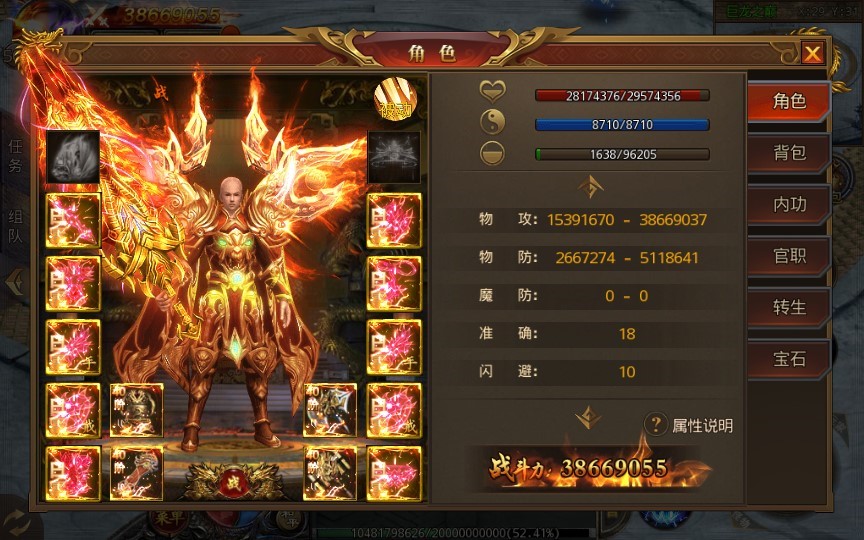Open the 属性说明 help button
The width and height of the screenshot is (864, 540).
point(689,425)
